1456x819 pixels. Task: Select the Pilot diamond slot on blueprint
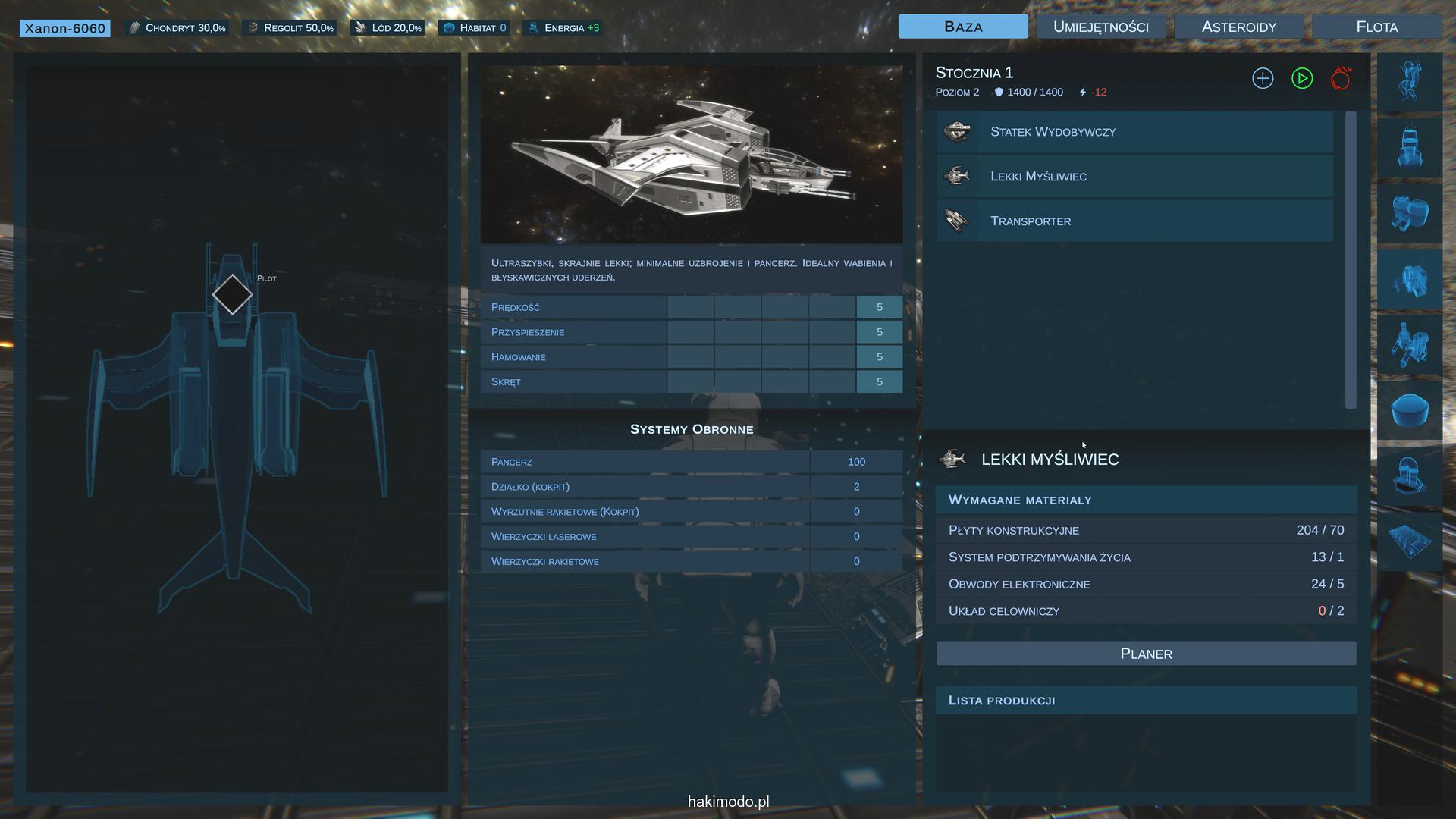(232, 295)
